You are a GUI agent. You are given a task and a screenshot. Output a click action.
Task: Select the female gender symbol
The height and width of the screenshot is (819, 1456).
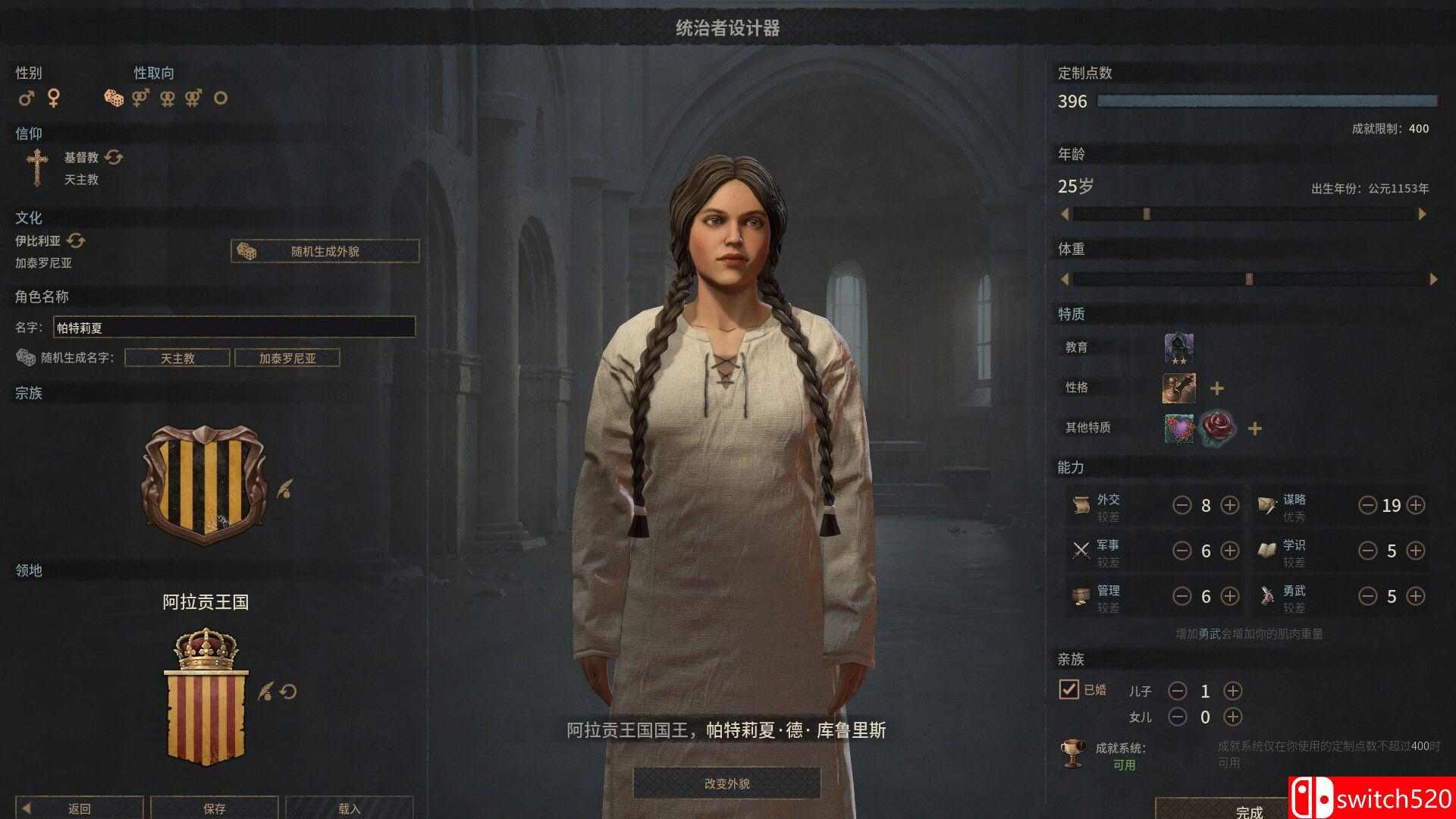[x=53, y=99]
